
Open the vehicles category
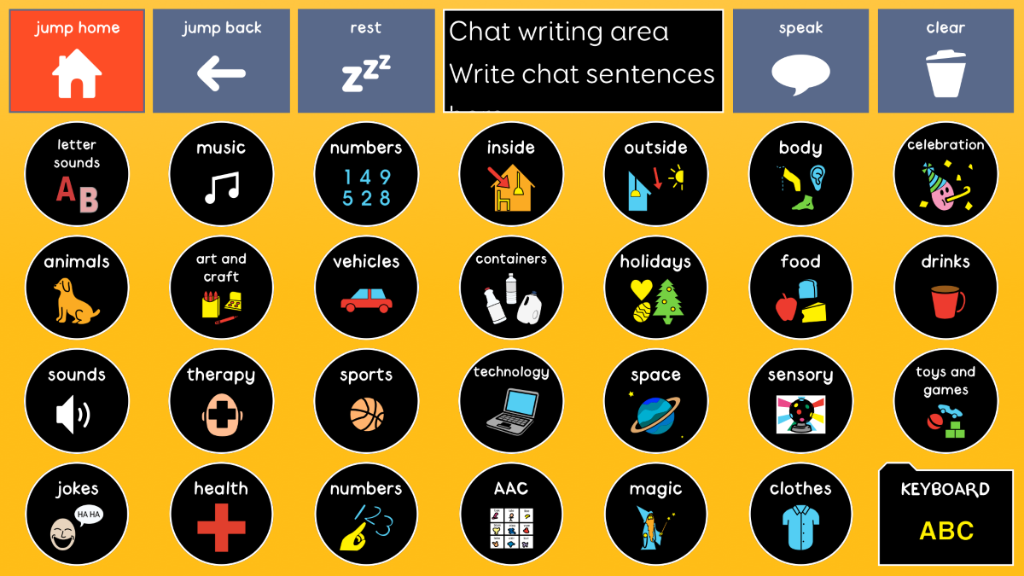[x=365, y=288]
